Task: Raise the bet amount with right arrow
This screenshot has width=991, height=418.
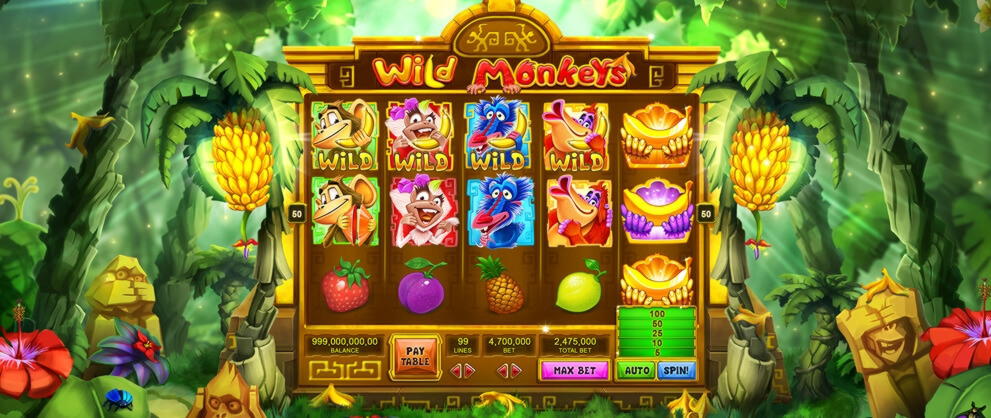Action: coord(517,371)
